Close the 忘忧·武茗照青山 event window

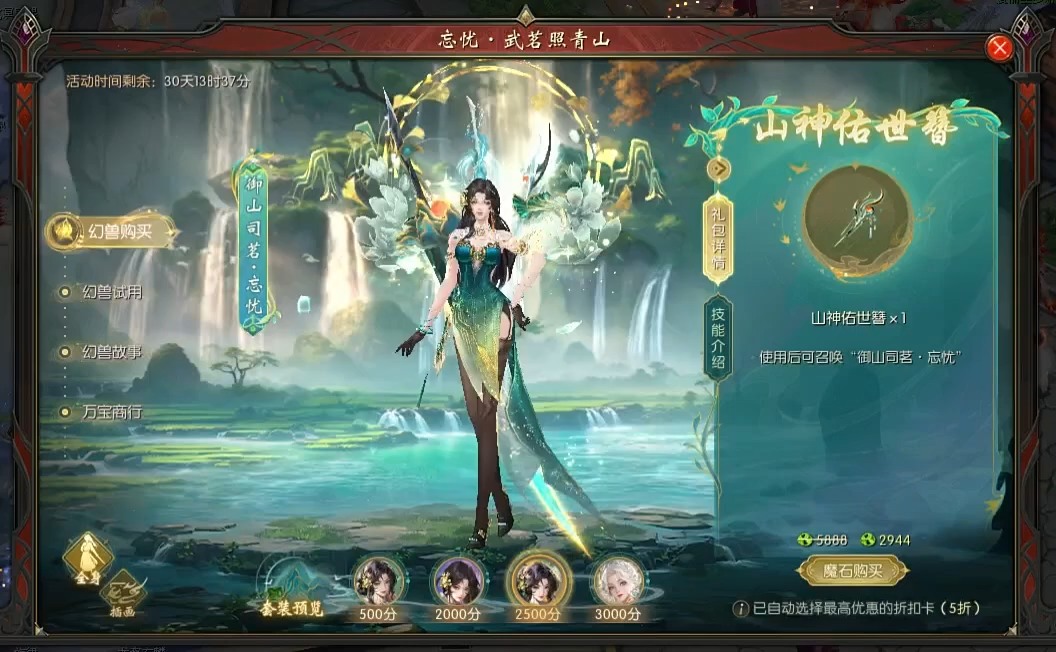(x=999, y=47)
